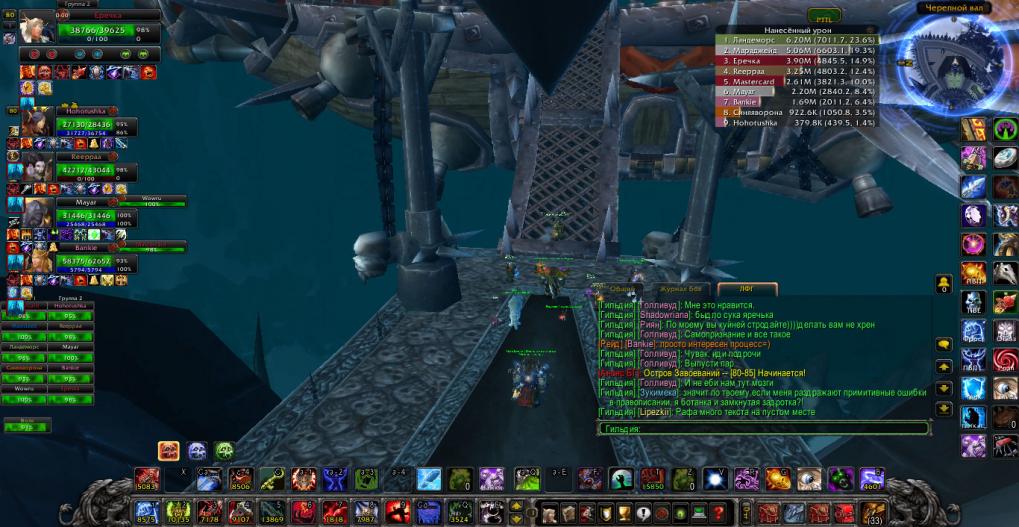This screenshot has width=1019, height=527.
Task: Open the chat speech-bubble menu button
Action: [x=943, y=344]
